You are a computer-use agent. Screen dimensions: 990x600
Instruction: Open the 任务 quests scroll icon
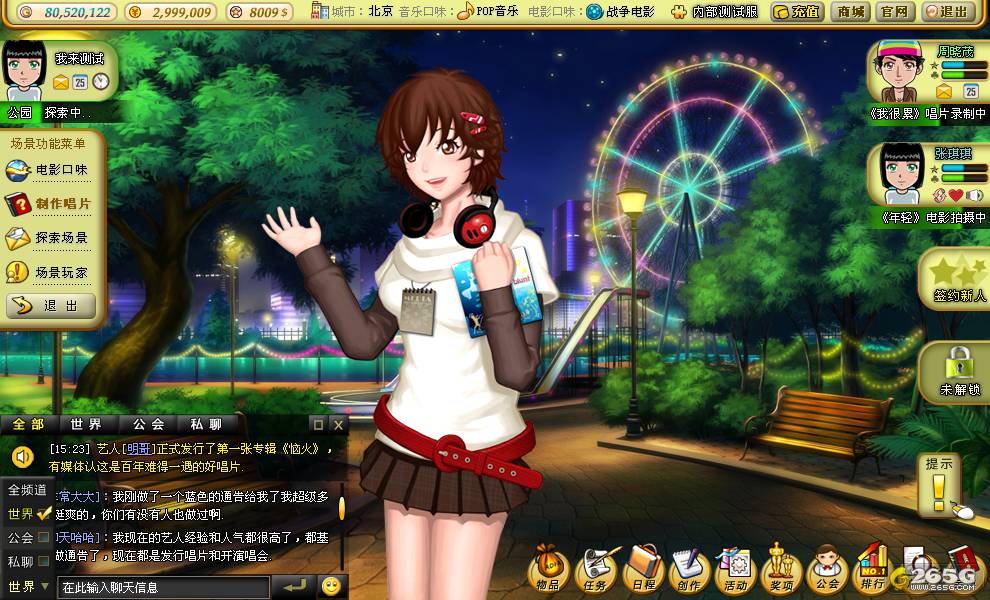[596, 570]
